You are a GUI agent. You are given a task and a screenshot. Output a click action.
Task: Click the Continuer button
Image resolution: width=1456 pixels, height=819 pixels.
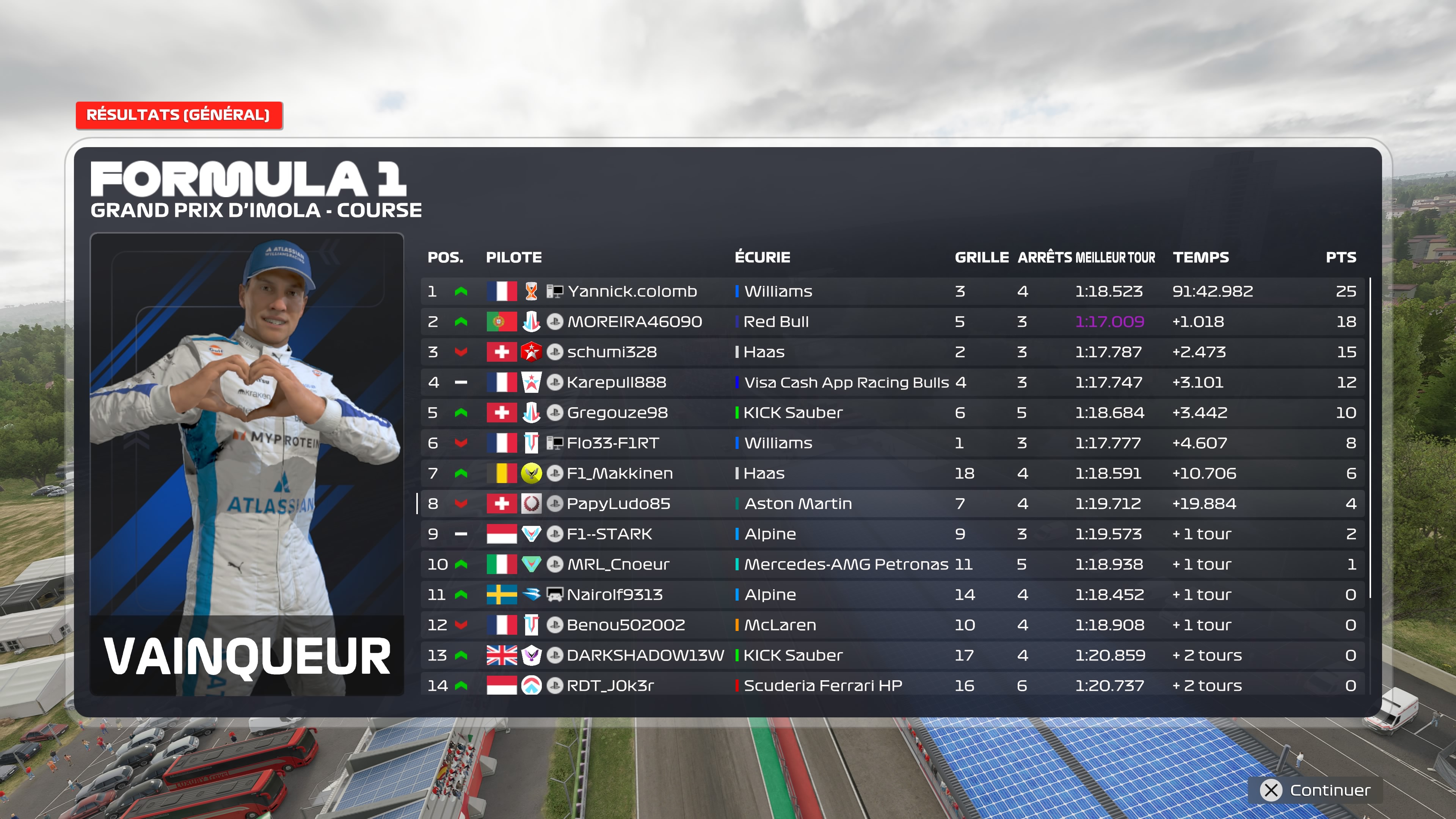tap(1316, 789)
